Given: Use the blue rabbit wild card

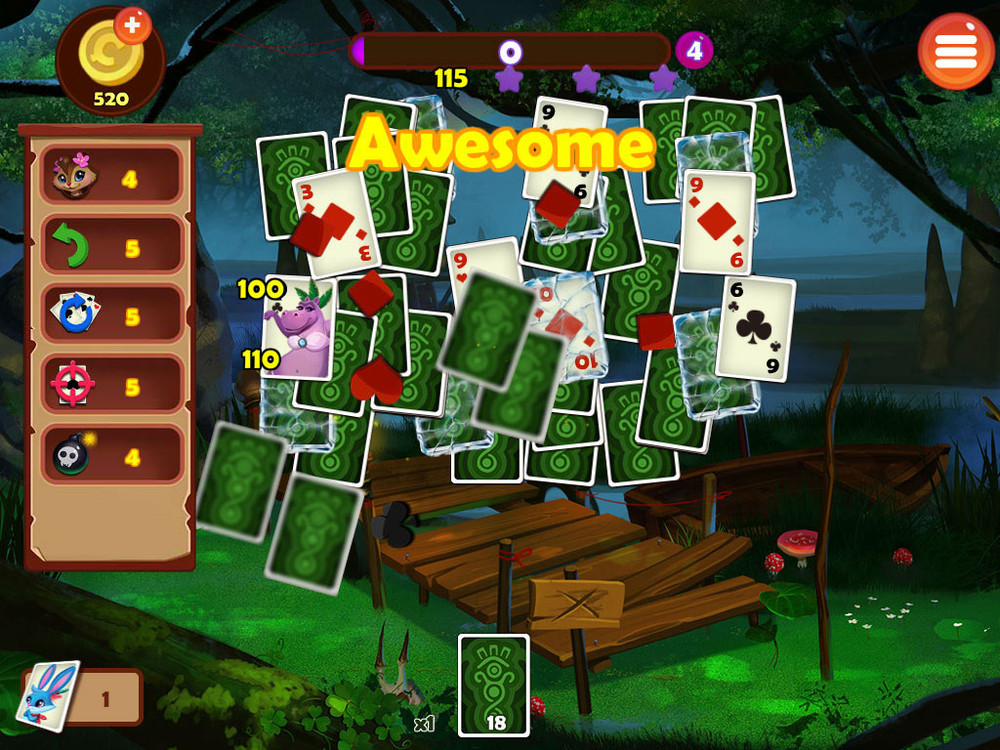Looking at the screenshot, I should [x=48, y=695].
